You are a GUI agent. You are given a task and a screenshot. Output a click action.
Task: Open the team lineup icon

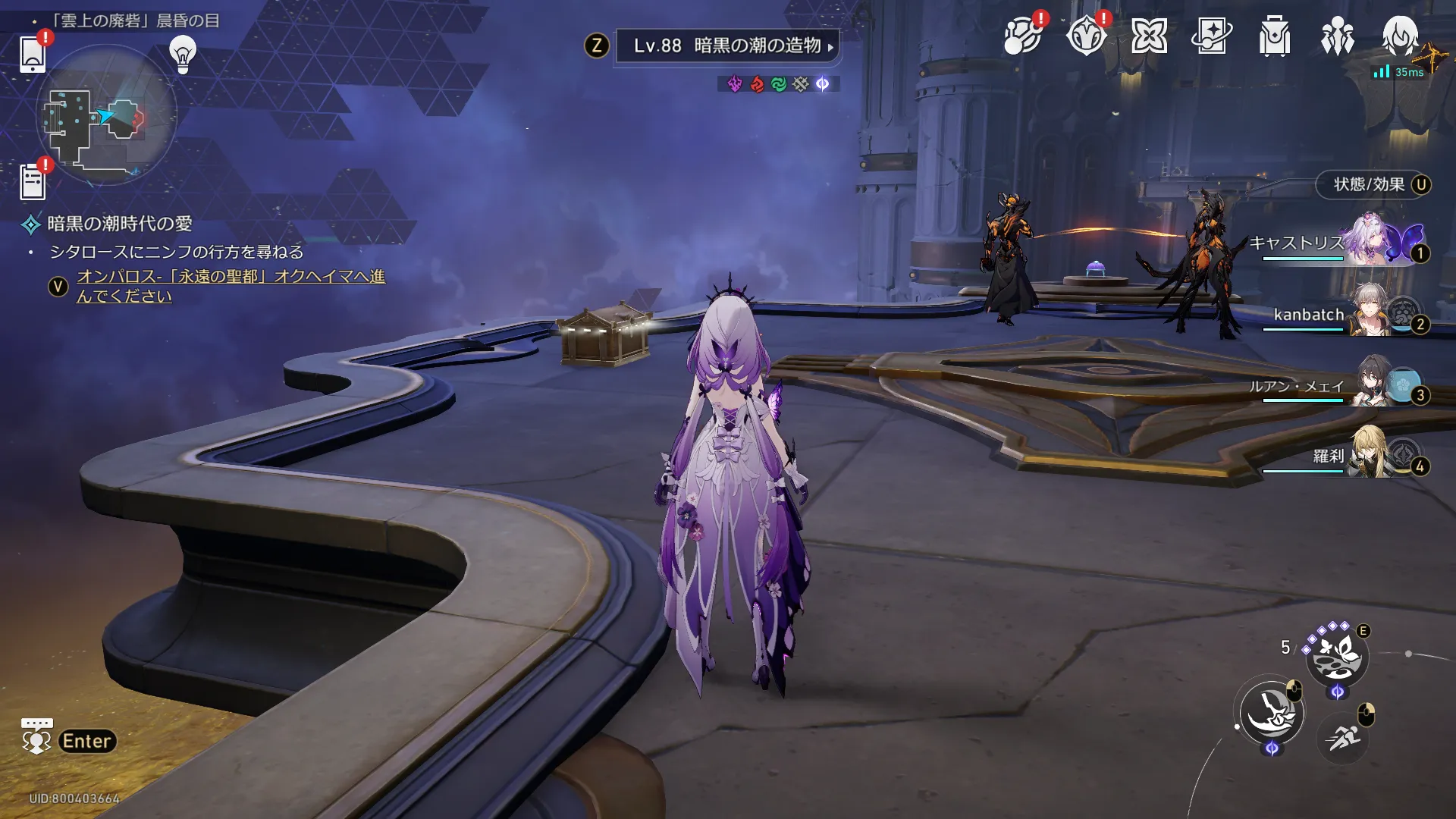tap(1337, 36)
